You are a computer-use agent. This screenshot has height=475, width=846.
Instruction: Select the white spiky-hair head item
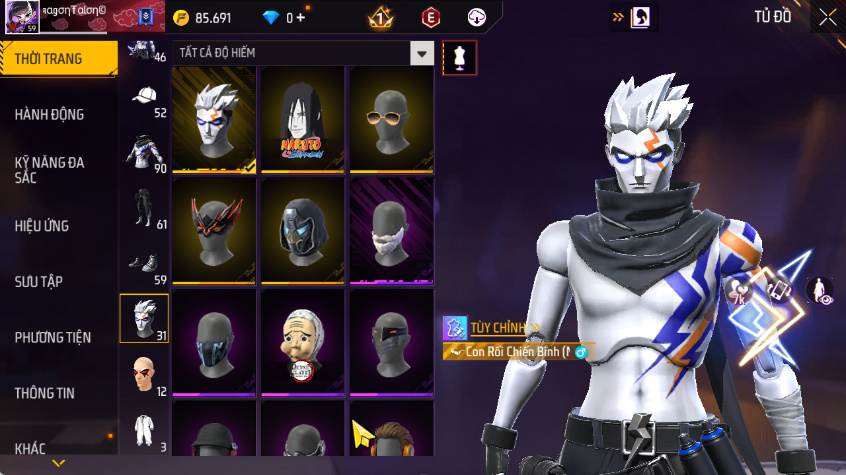pyautogui.click(x=214, y=119)
